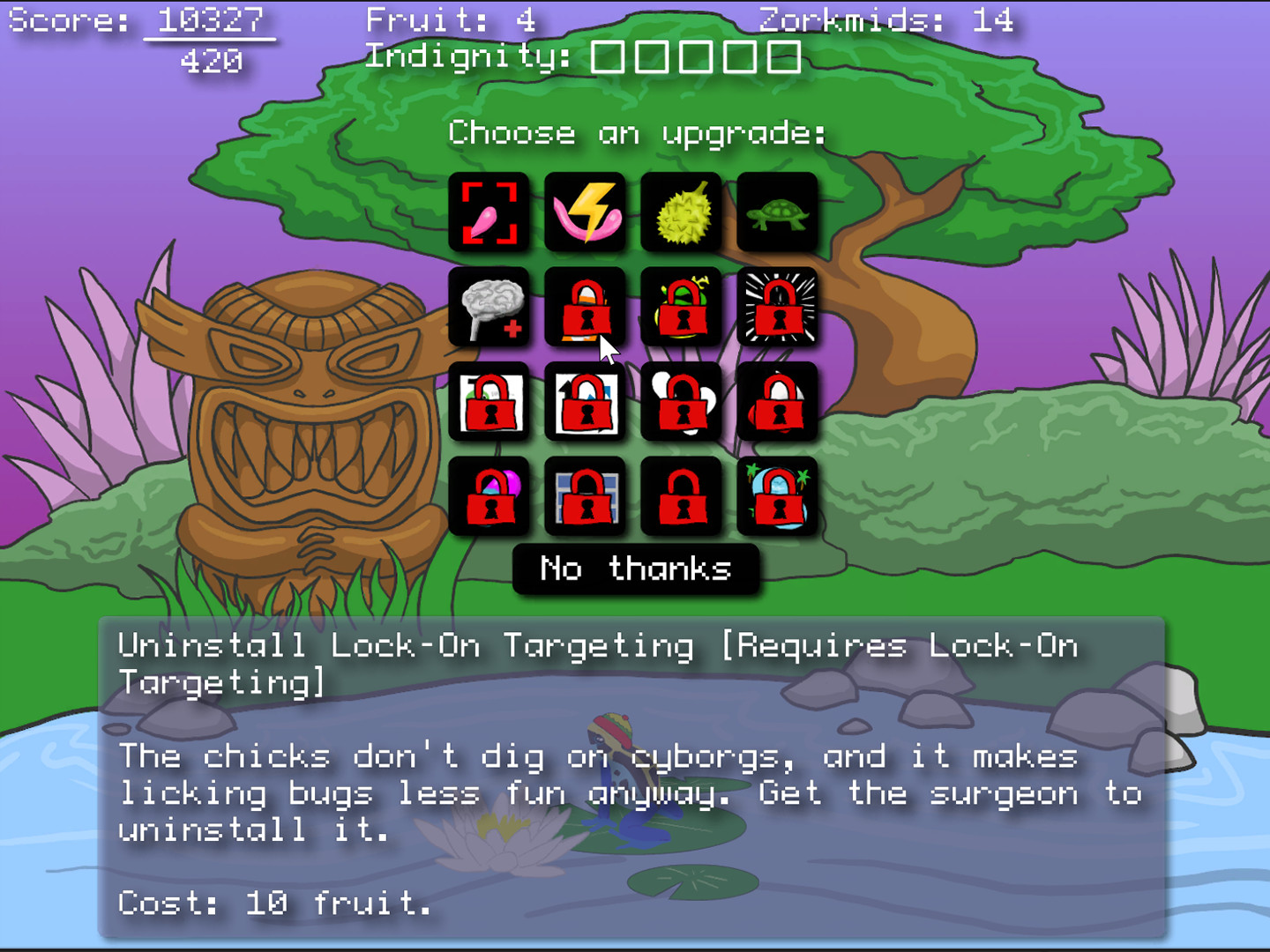Click the last Indignity meter box
The image size is (1270, 952).
point(785,57)
